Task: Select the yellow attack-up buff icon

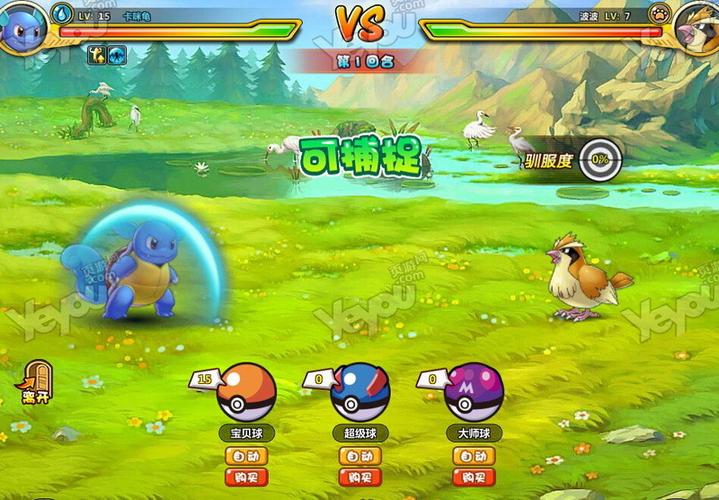Action: (x=97, y=55)
